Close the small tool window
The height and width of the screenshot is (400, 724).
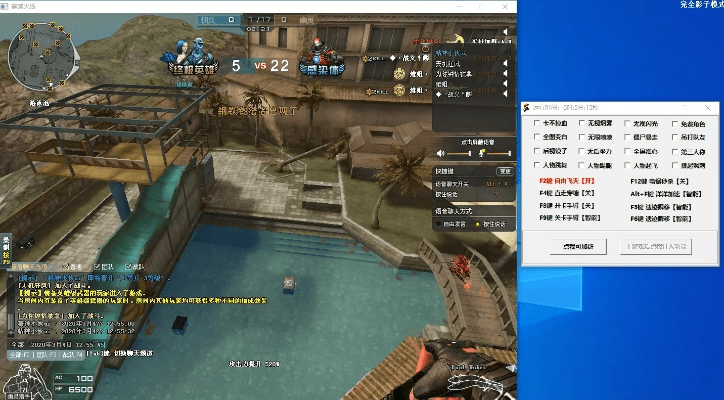point(707,106)
